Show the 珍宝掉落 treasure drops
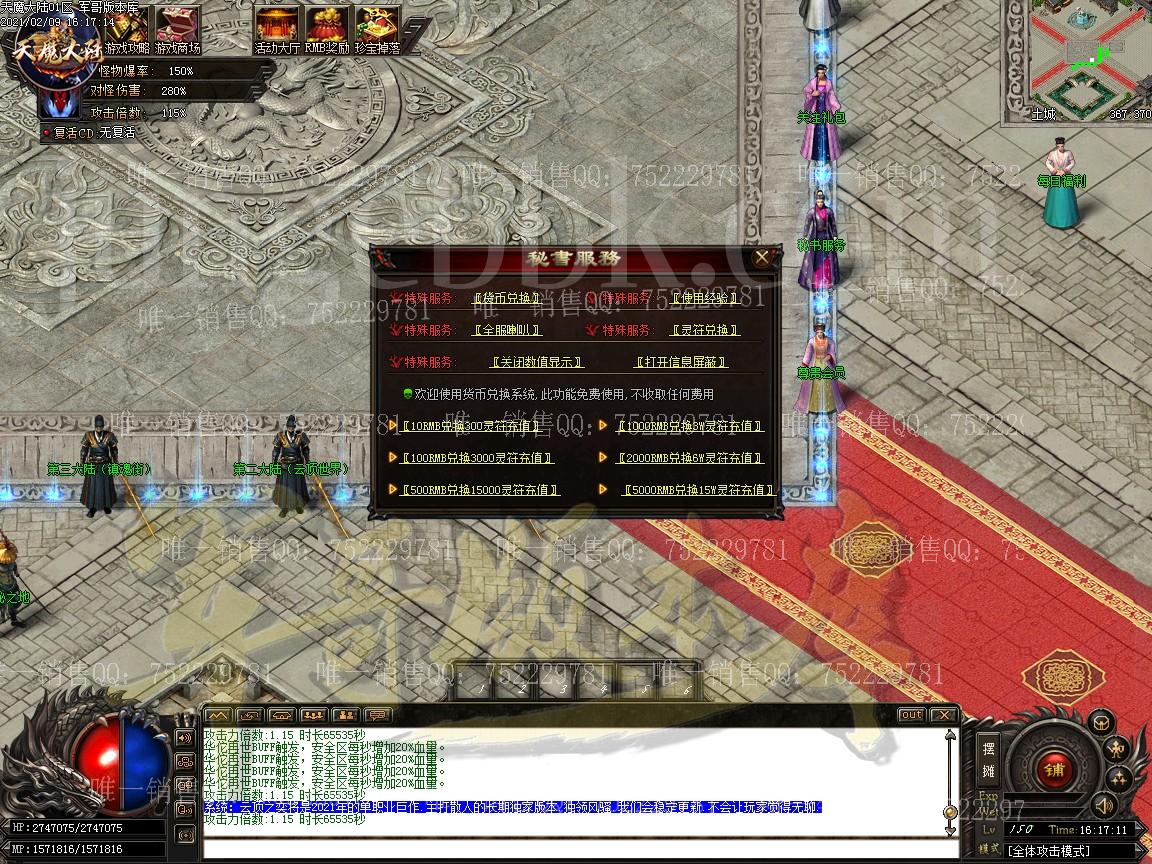Image resolution: width=1152 pixels, height=864 pixels. 378,29
